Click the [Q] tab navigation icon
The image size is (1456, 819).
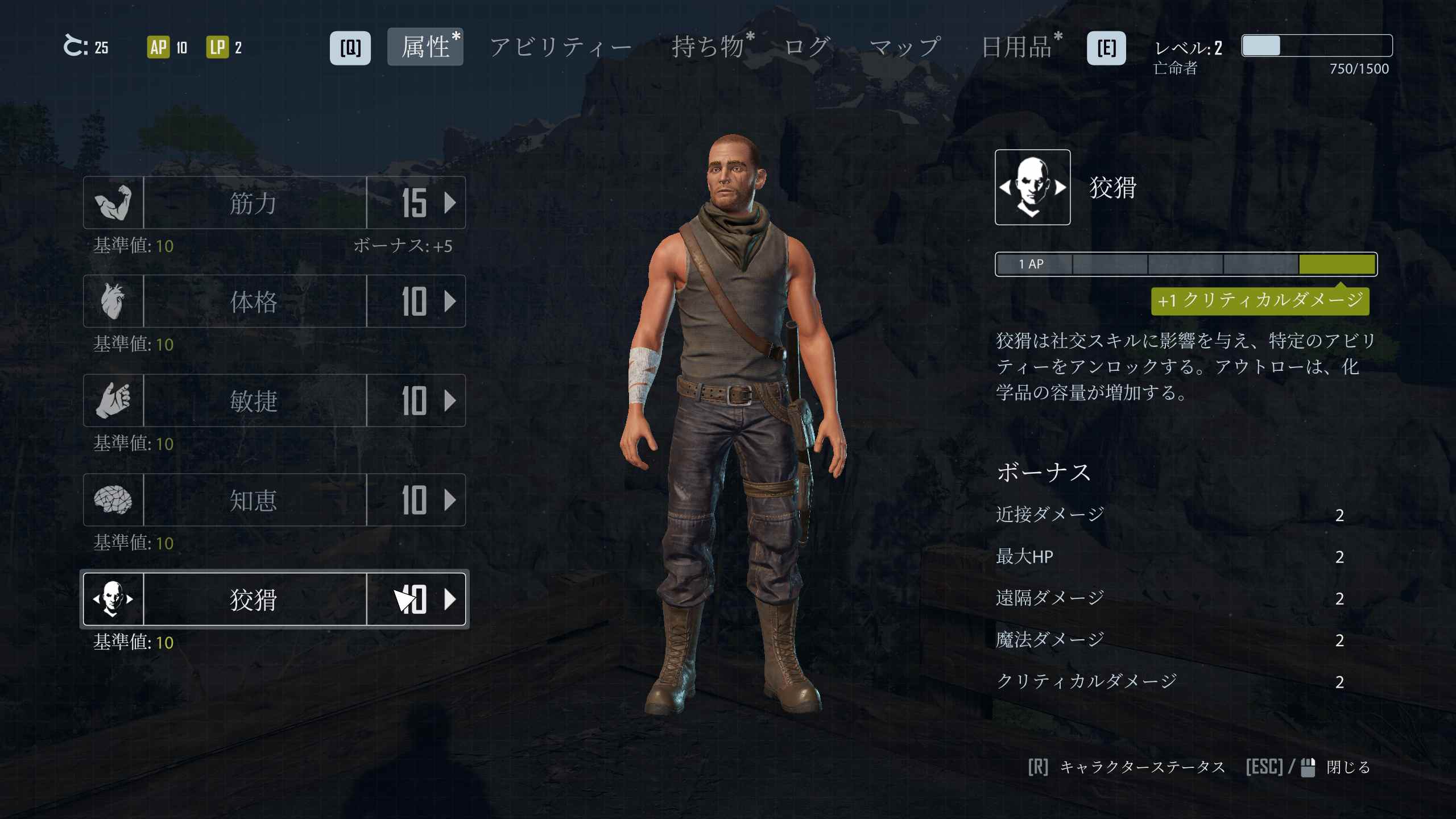click(351, 48)
